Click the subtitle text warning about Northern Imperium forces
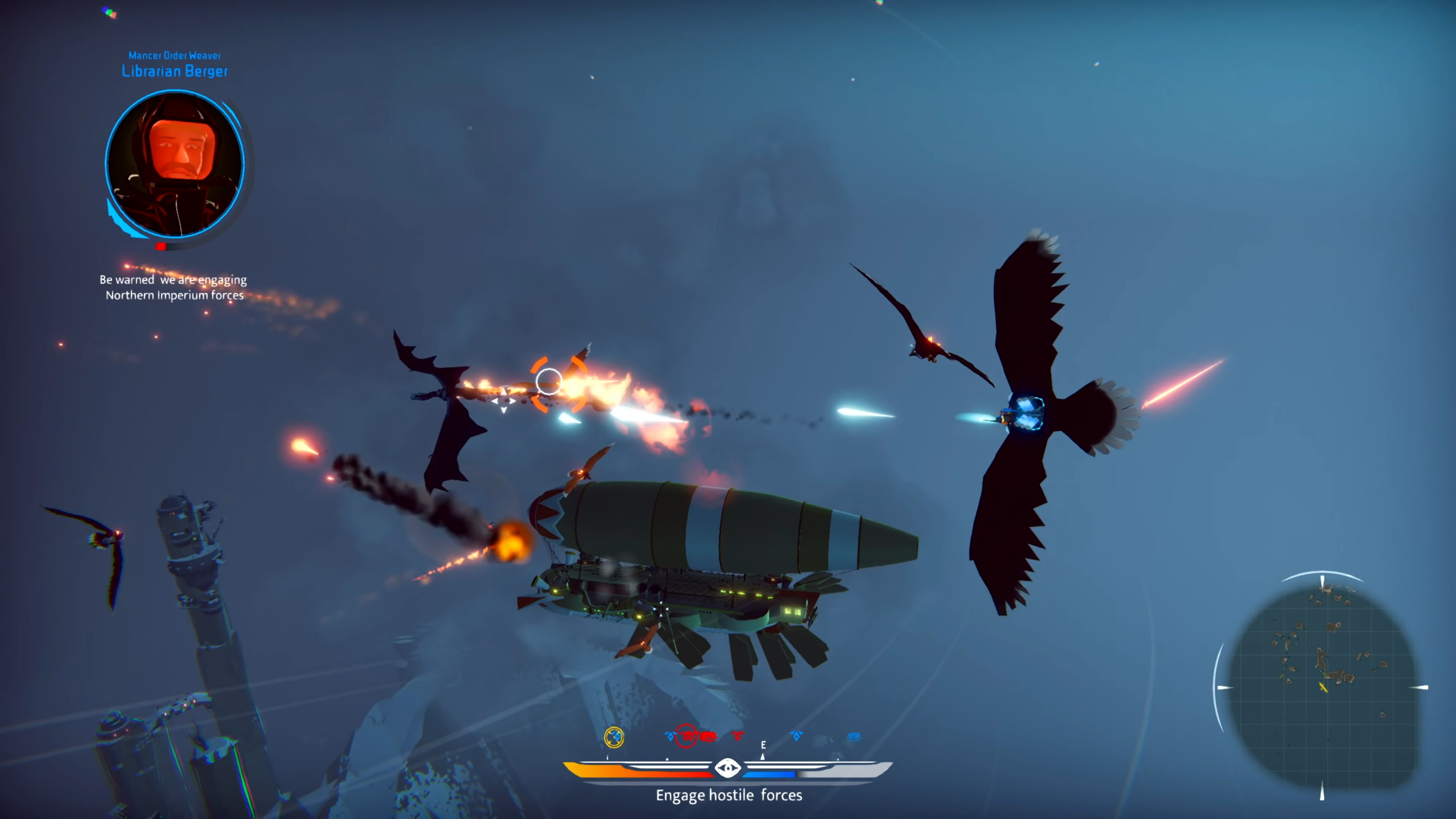The height and width of the screenshot is (819, 1456). [x=173, y=287]
